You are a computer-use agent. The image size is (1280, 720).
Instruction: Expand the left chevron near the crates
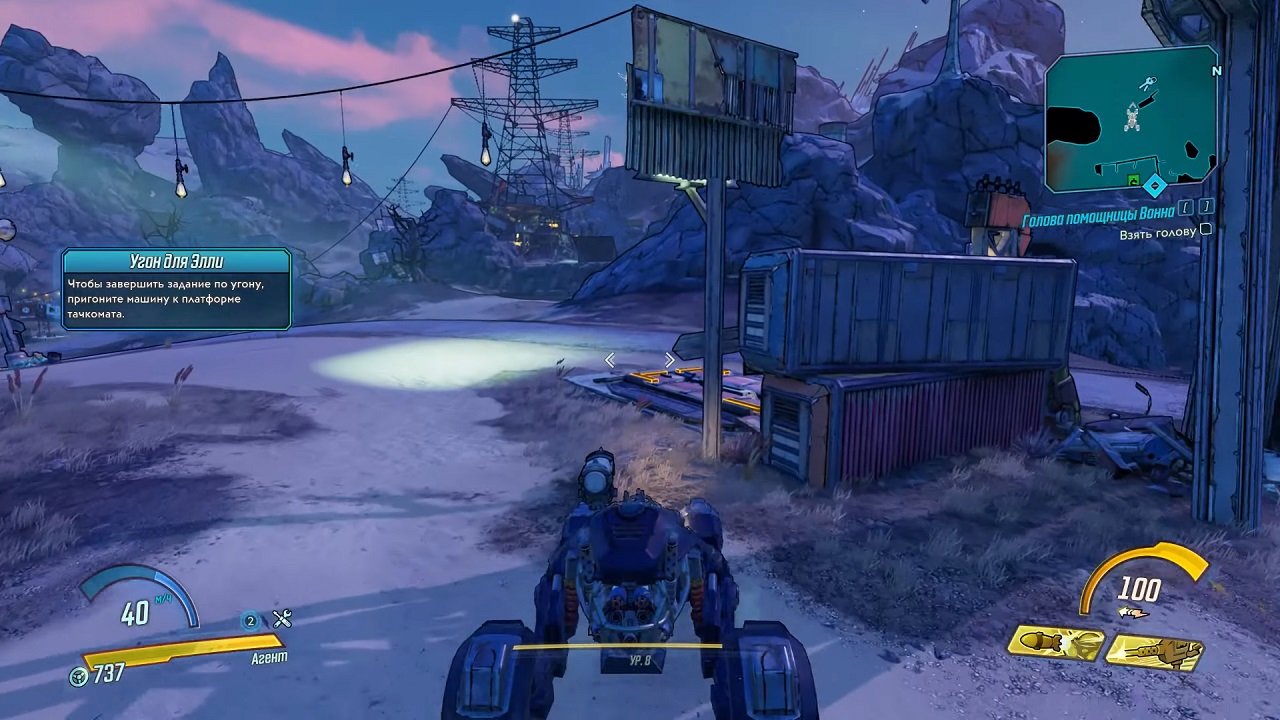pyautogui.click(x=609, y=360)
